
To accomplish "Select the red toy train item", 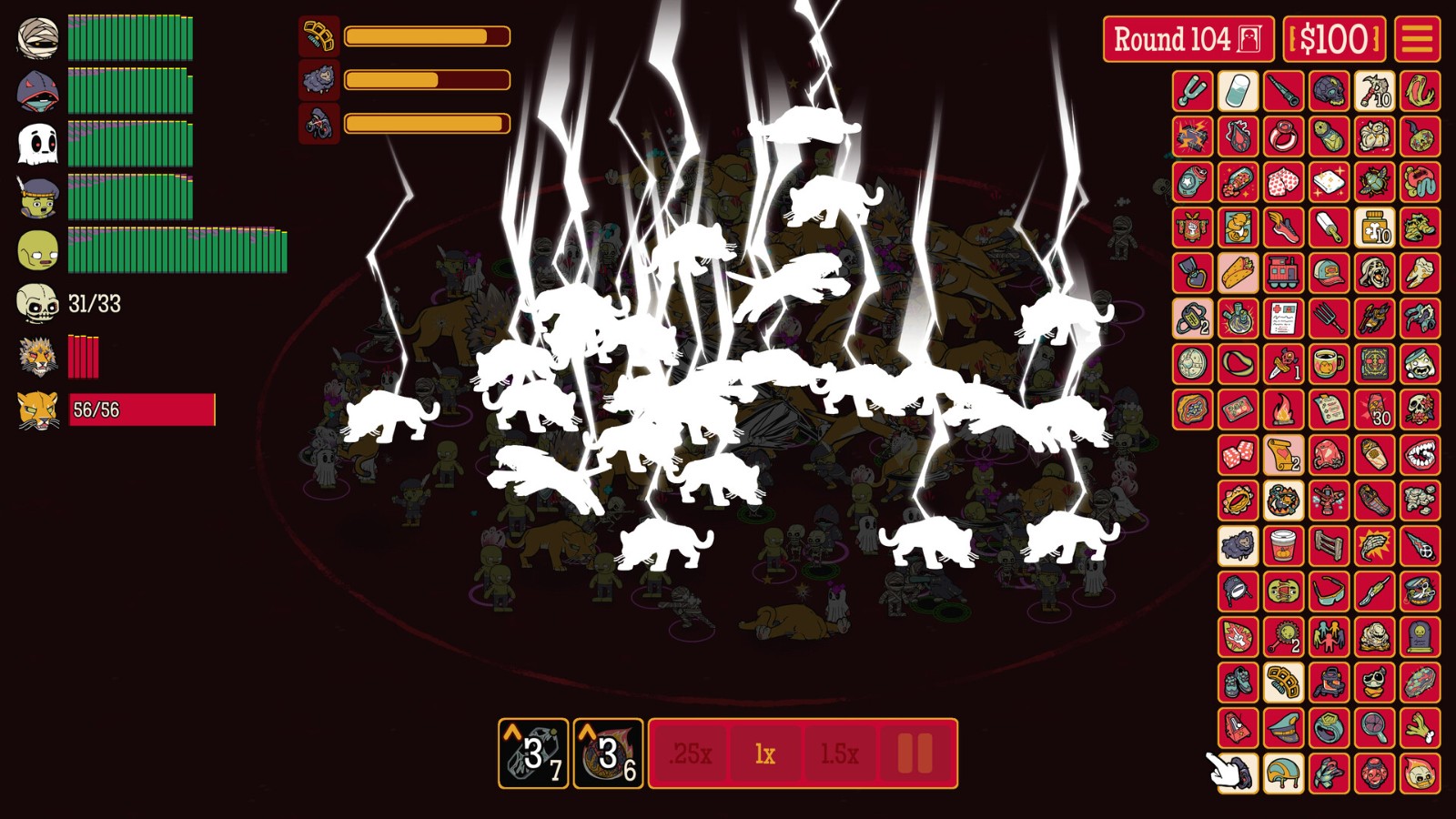I will 1283,273.
